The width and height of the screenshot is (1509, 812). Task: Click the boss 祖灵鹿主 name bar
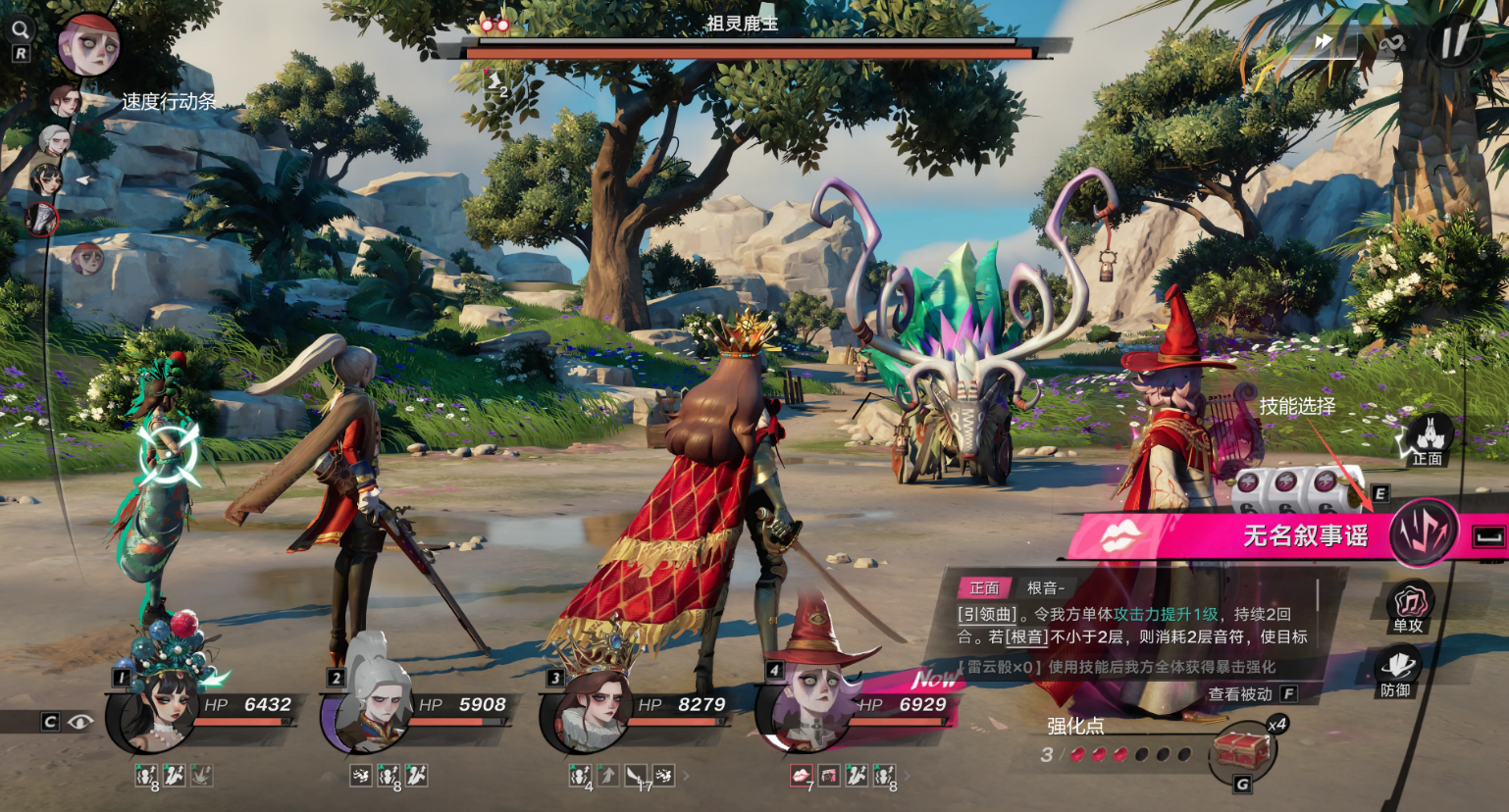[x=742, y=24]
